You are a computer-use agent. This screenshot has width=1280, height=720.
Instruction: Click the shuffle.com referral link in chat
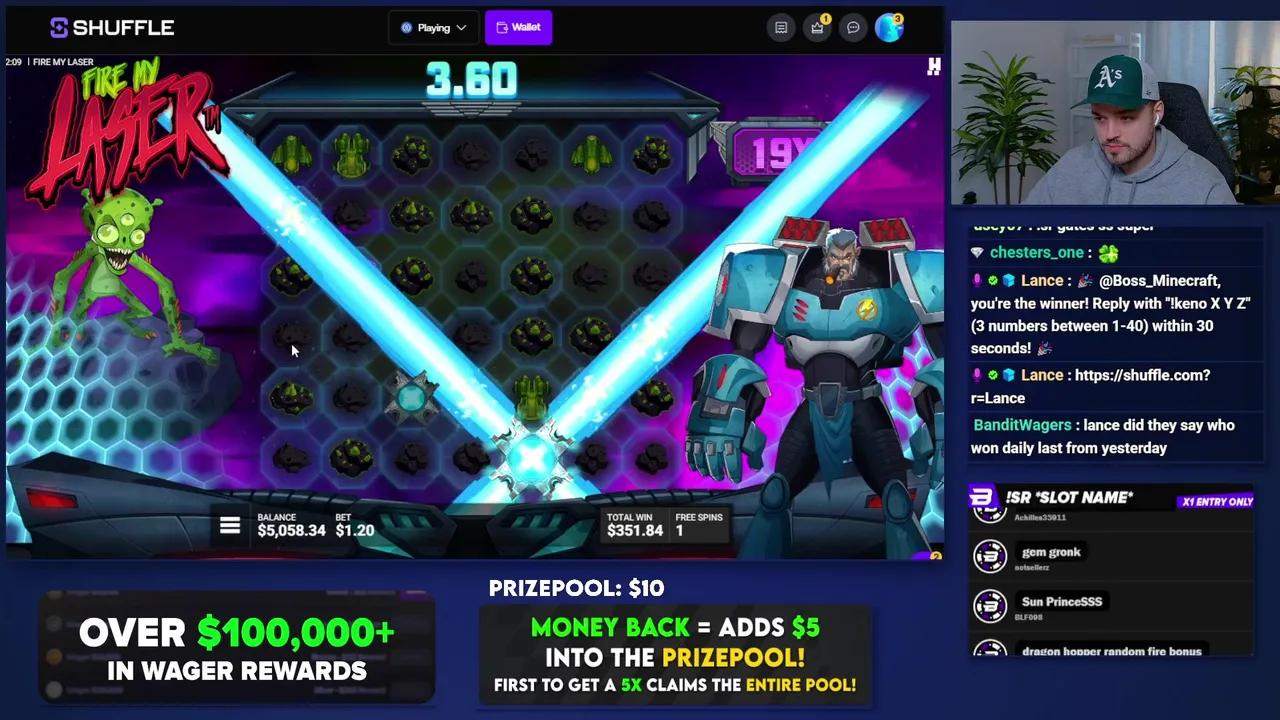tap(1142, 375)
